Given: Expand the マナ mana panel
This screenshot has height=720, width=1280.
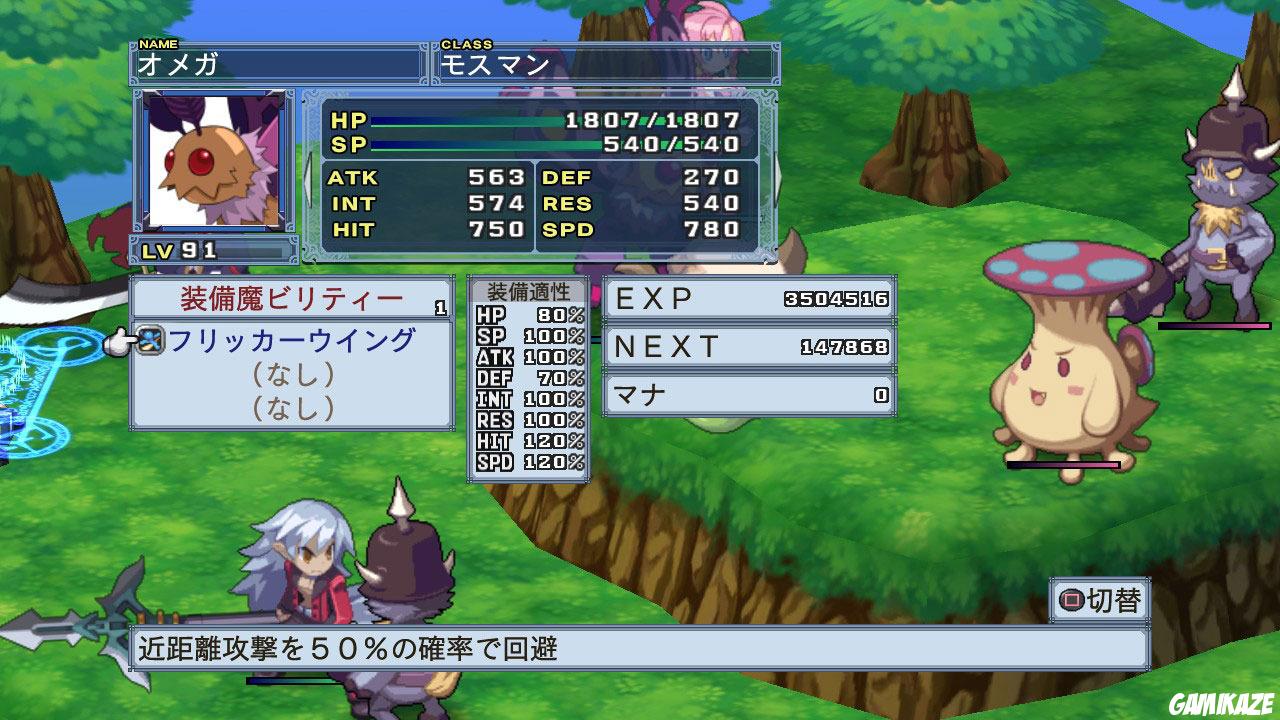Looking at the screenshot, I should pyautogui.click(x=750, y=394).
